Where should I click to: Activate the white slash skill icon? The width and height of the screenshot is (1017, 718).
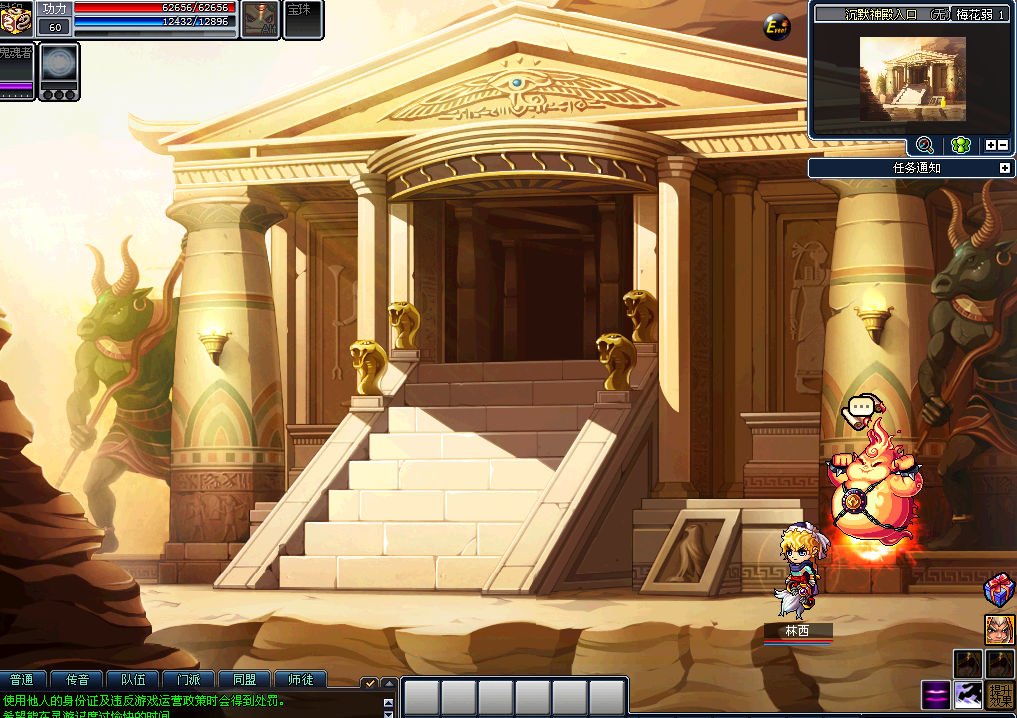pyautogui.click(x=968, y=695)
